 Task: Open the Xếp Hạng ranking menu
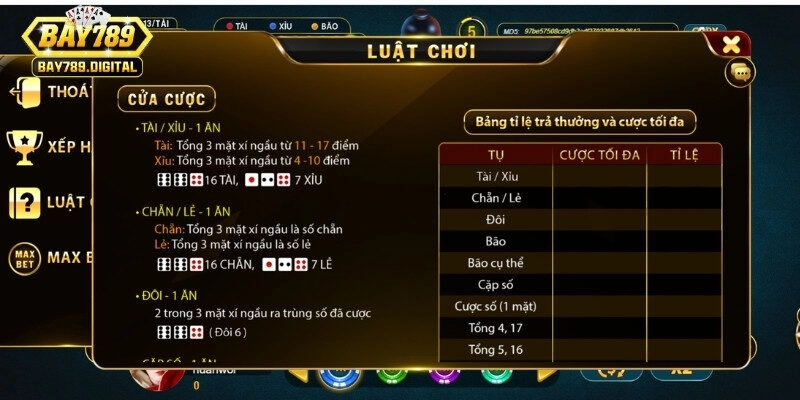(x=50, y=147)
